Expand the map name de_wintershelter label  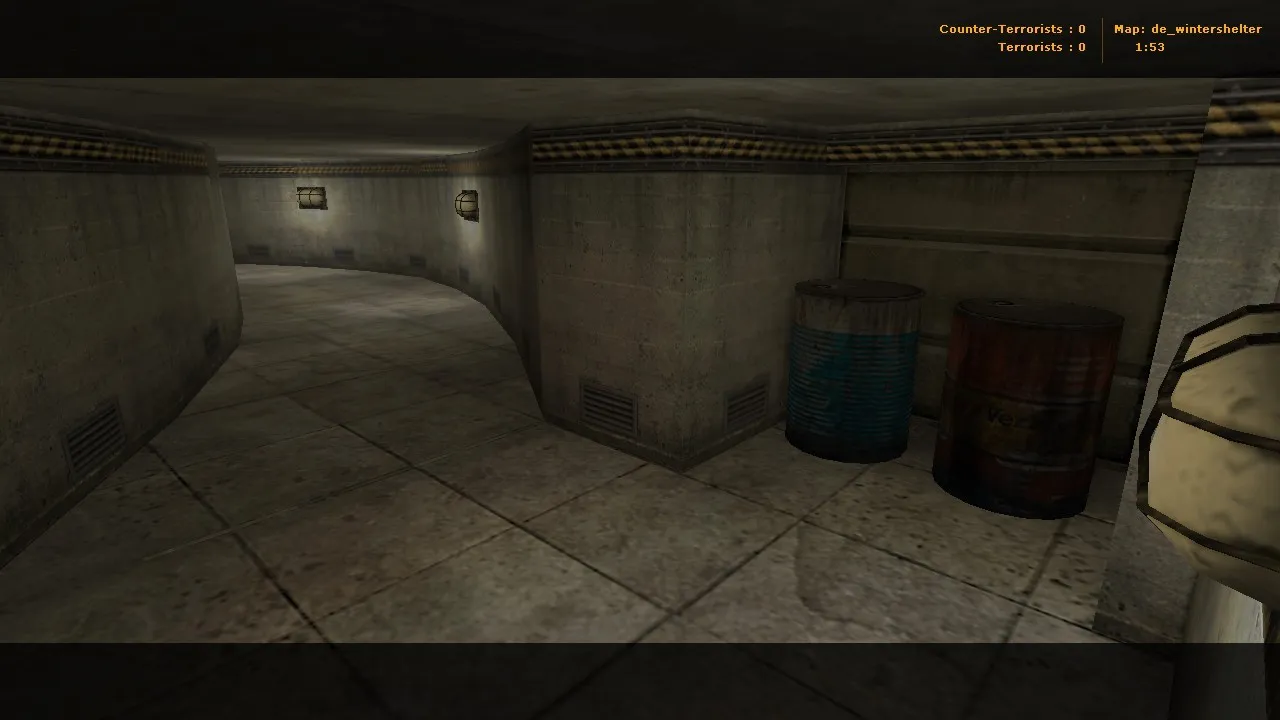(x=1188, y=28)
